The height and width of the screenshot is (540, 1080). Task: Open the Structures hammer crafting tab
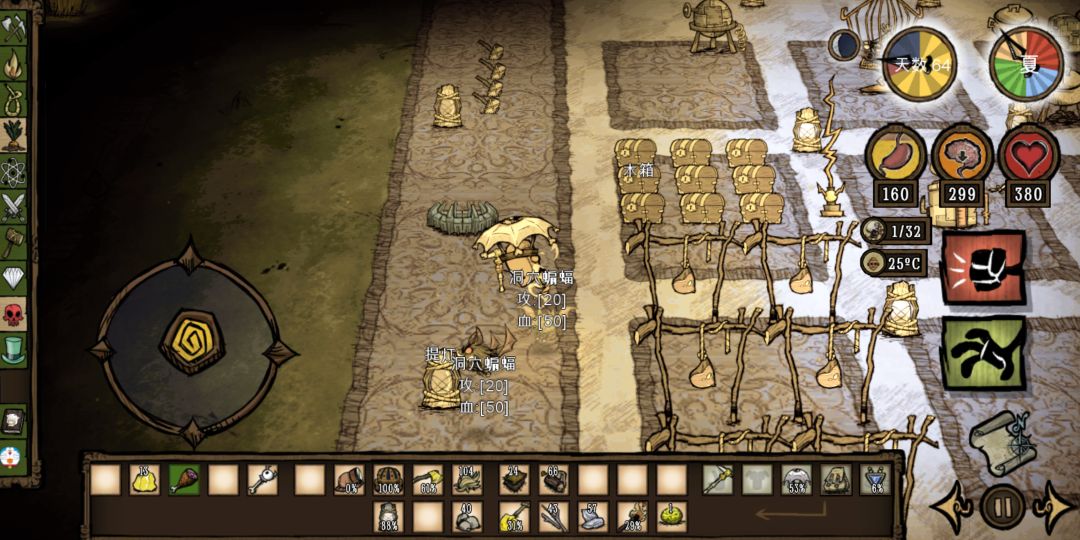tap(14, 242)
